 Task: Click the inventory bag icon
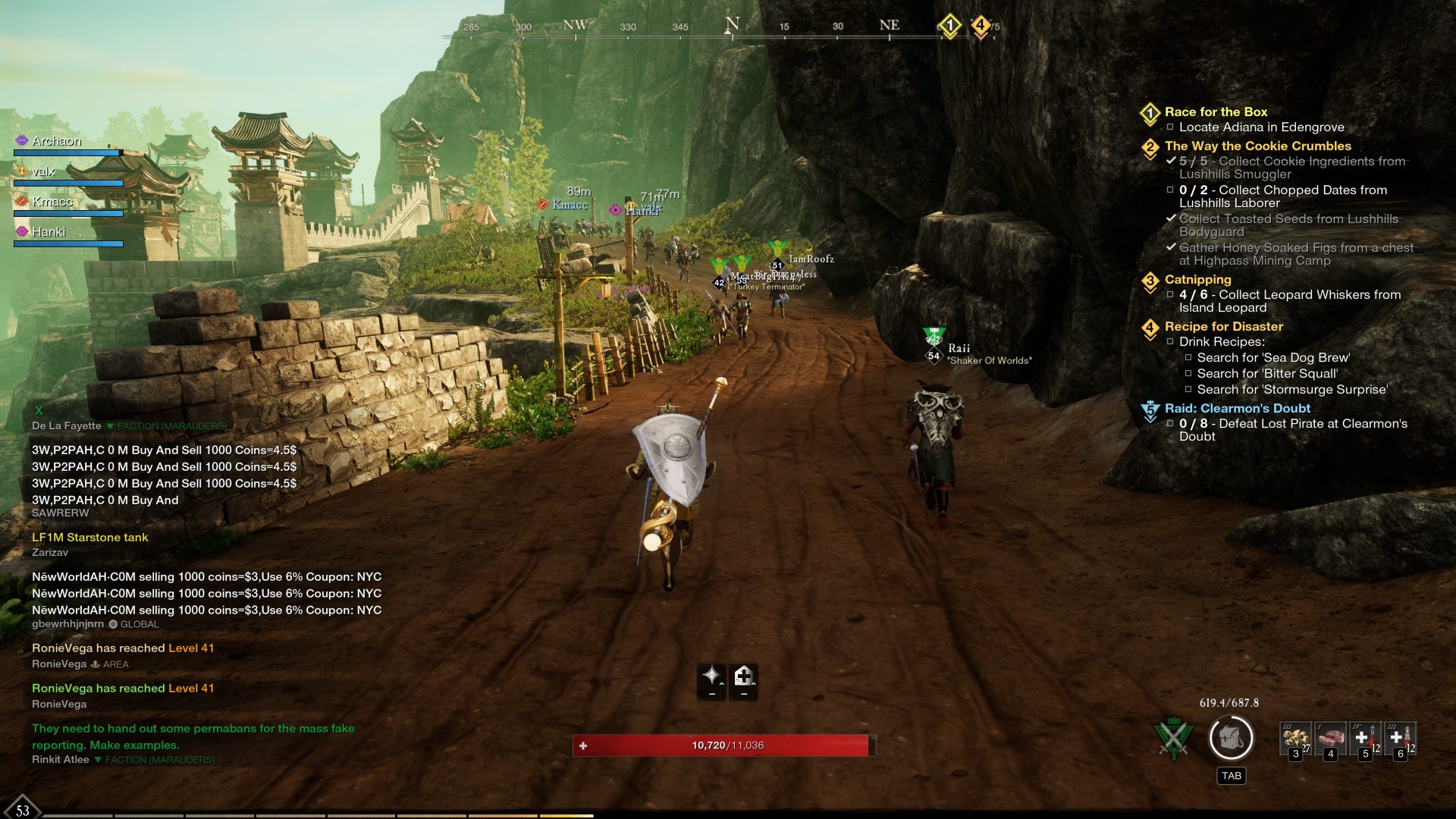[1230, 738]
